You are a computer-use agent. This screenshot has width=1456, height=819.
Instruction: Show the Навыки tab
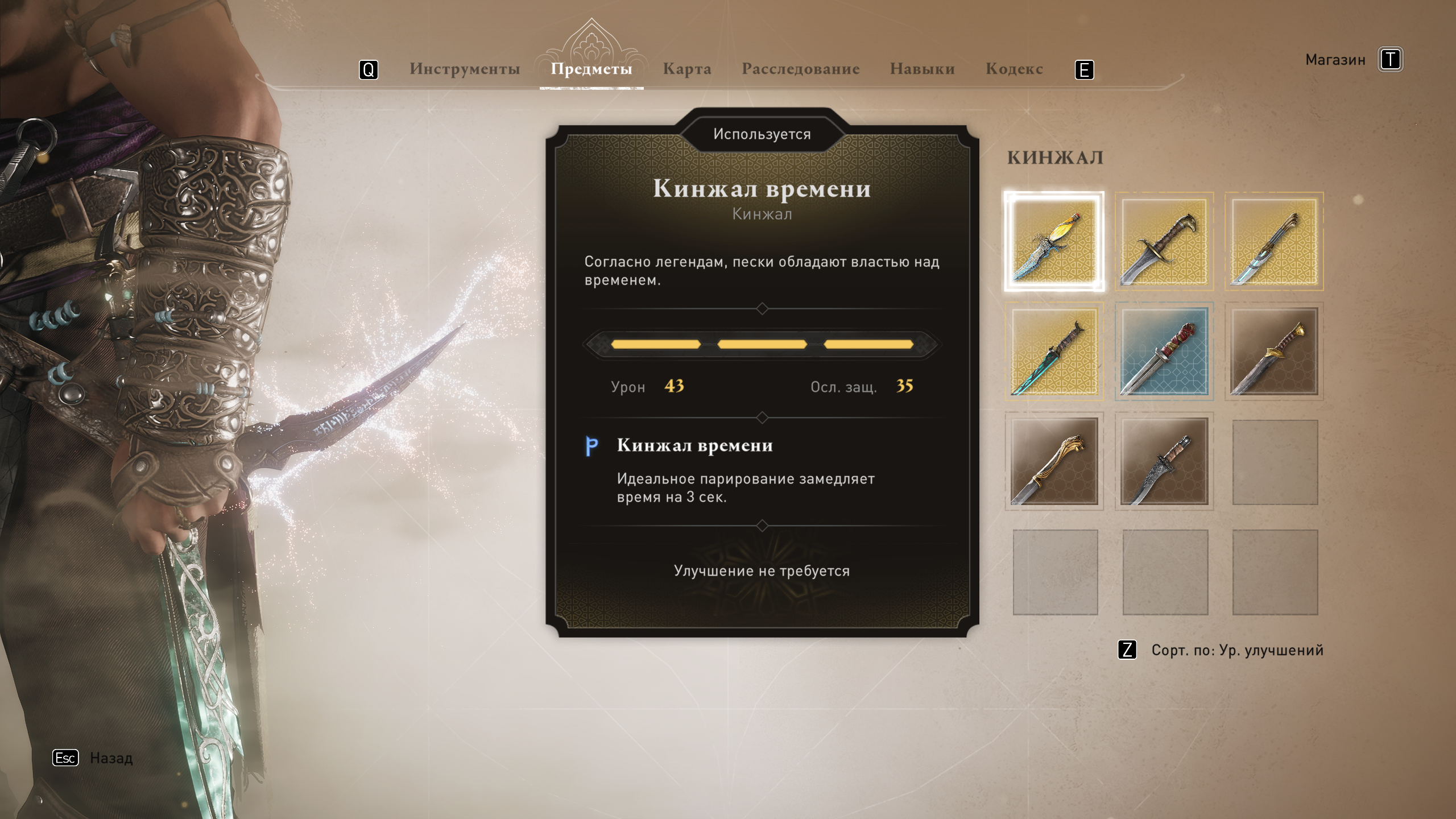click(922, 69)
